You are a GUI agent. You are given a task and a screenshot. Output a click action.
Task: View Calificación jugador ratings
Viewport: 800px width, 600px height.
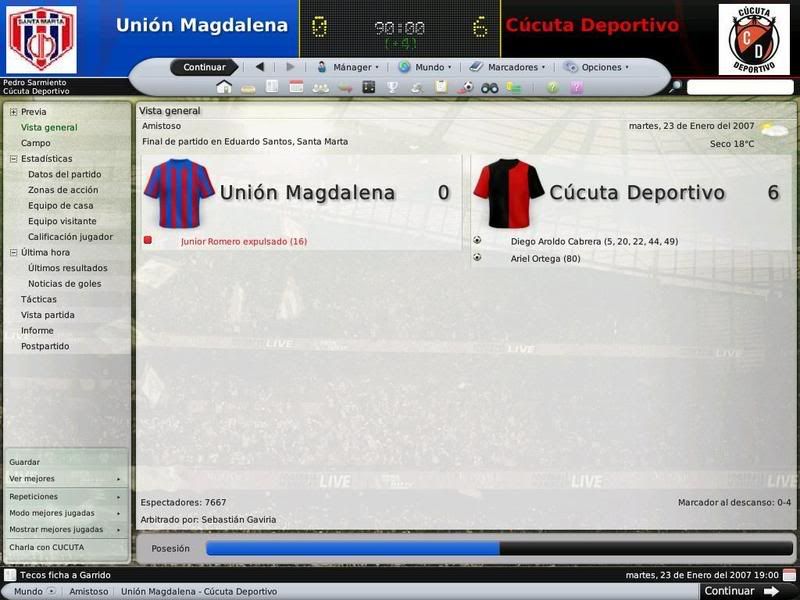click(x=70, y=237)
